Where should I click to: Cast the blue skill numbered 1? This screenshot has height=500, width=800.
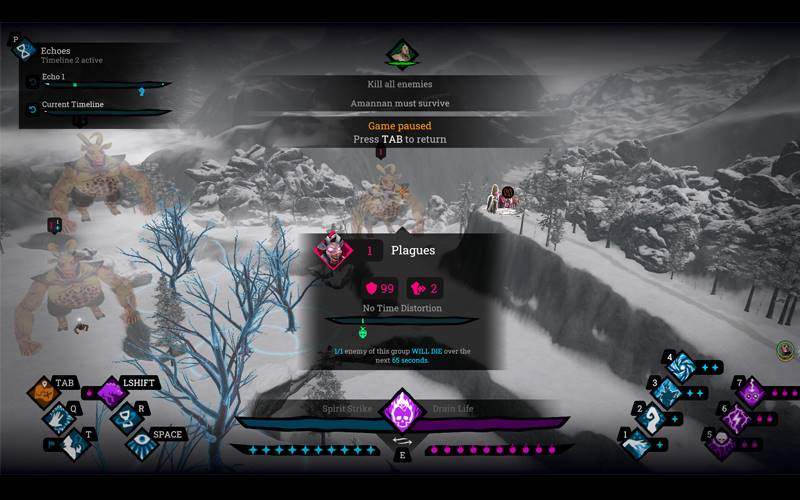pyautogui.click(x=638, y=443)
